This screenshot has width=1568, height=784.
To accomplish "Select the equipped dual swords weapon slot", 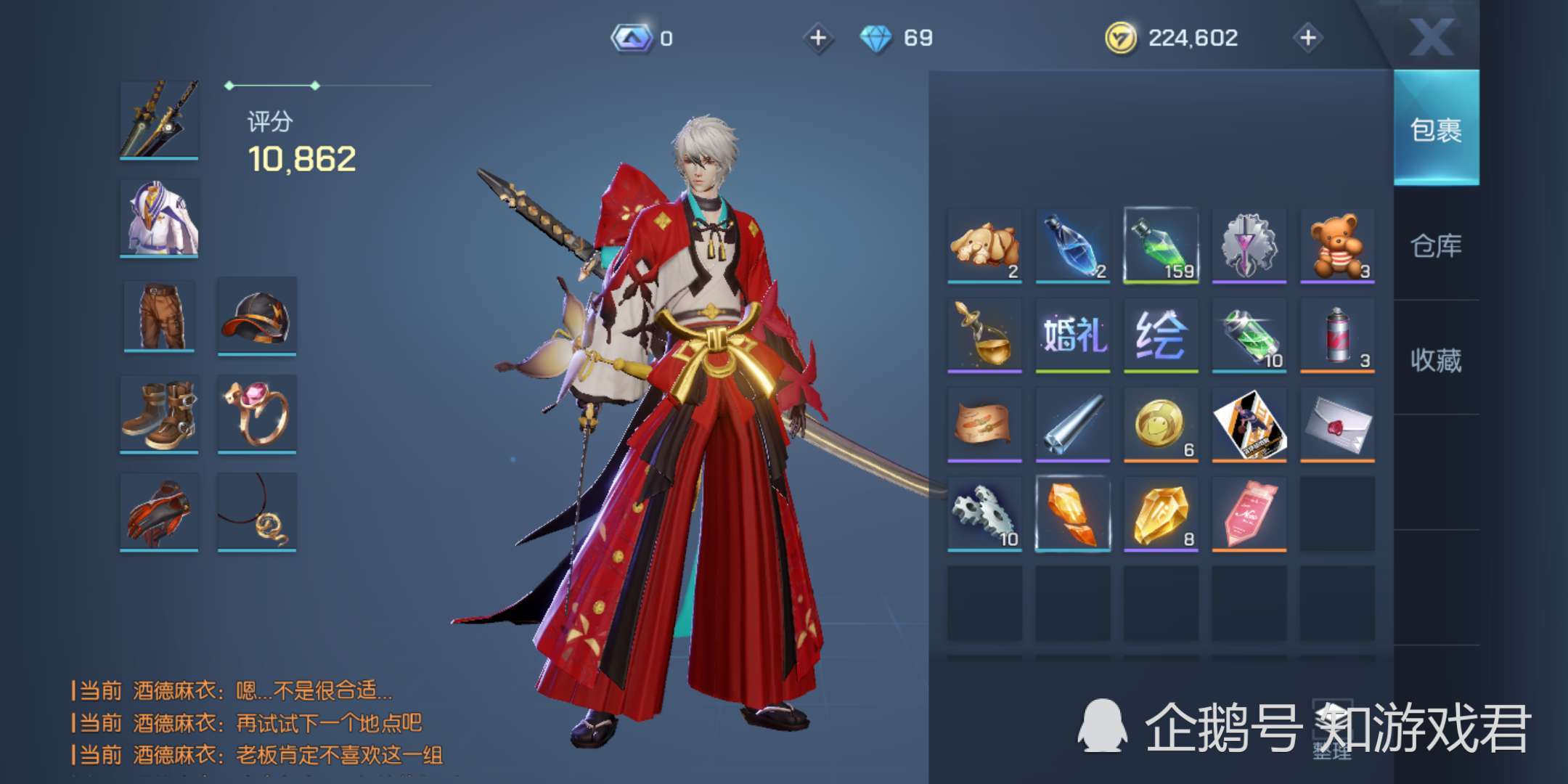I will click(x=160, y=119).
